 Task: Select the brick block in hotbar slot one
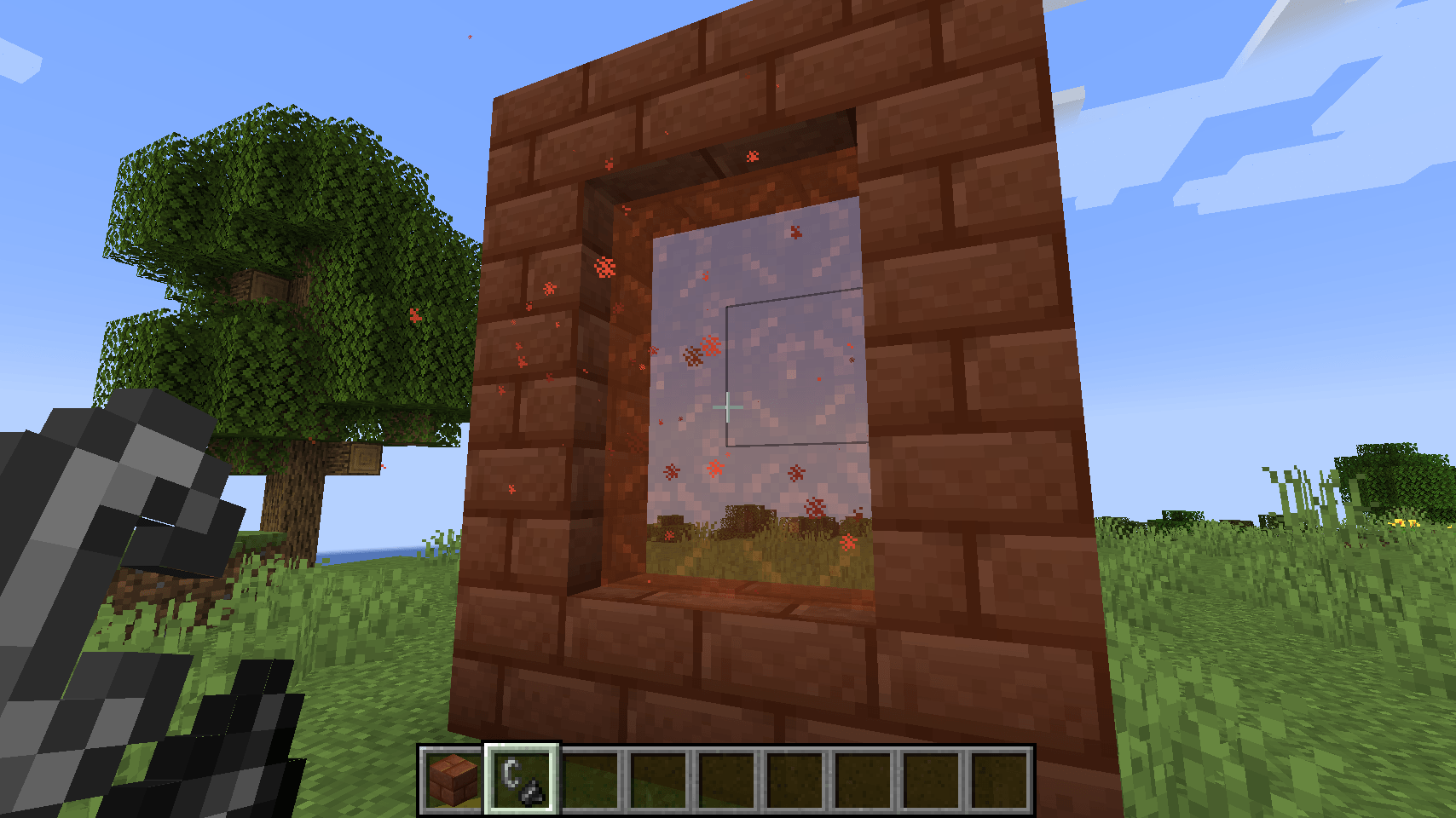tap(452, 780)
